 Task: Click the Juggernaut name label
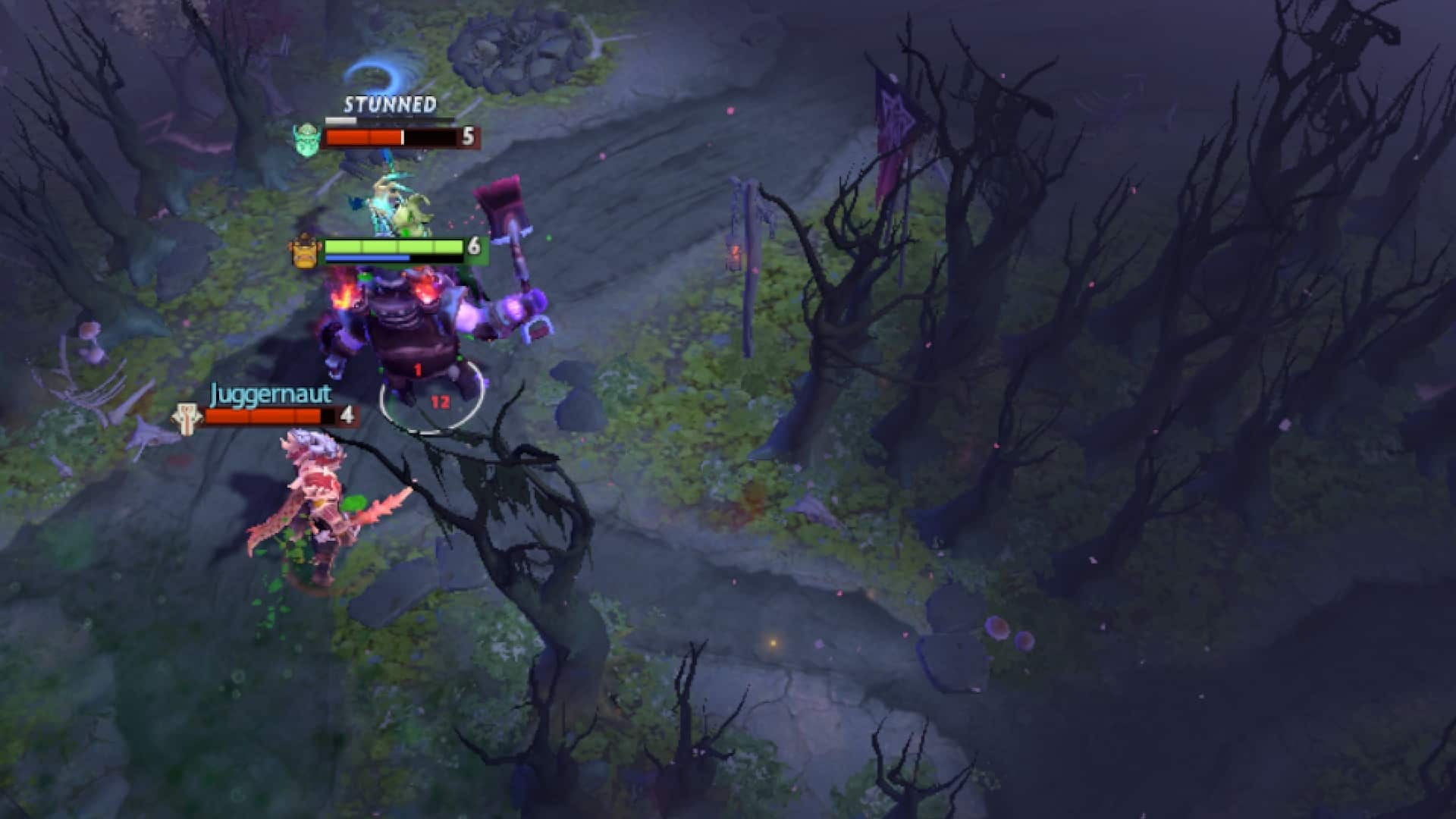point(271,394)
